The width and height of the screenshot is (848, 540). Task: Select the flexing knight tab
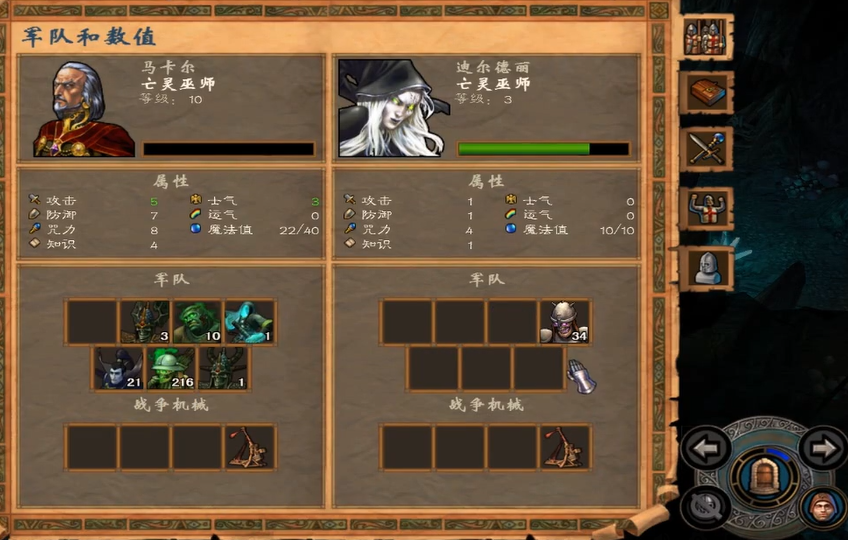click(708, 208)
